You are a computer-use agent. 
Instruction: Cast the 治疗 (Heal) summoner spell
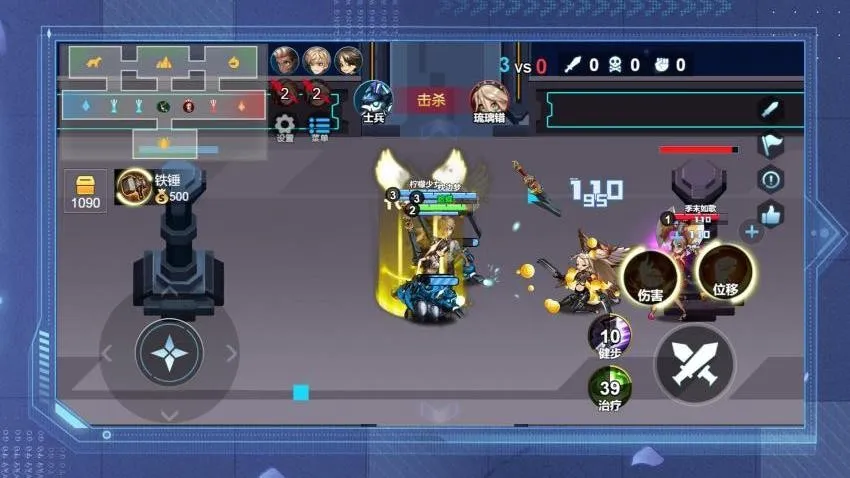(609, 389)
